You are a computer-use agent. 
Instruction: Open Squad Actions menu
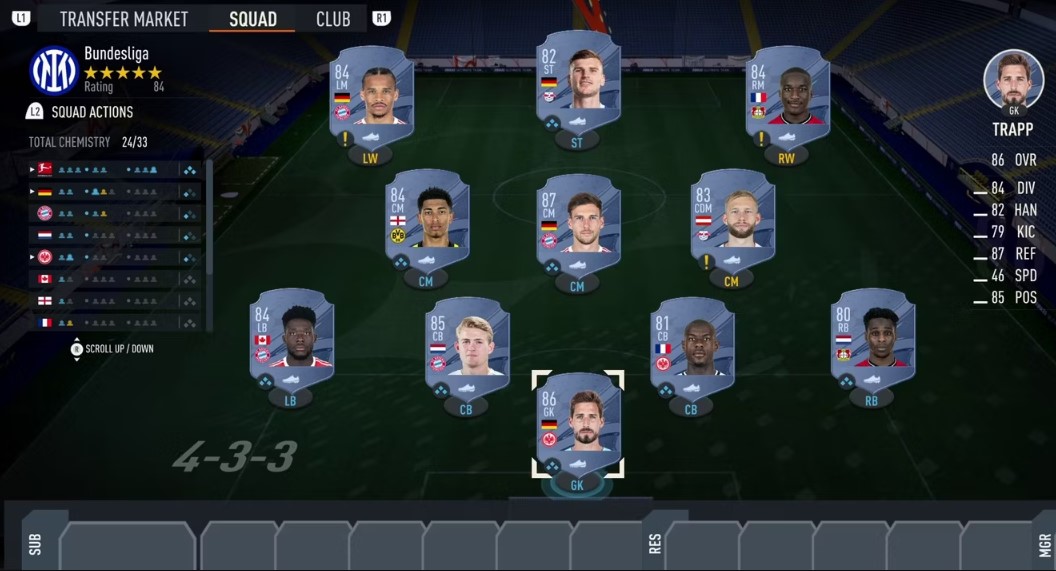click(92, 112)
